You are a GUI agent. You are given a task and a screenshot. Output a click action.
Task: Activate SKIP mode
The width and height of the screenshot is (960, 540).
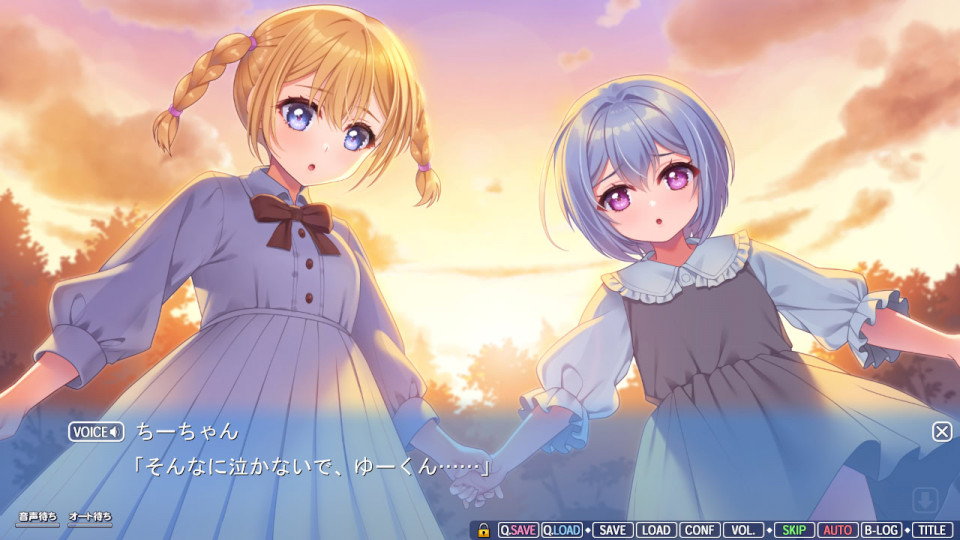tap(794, 530)
